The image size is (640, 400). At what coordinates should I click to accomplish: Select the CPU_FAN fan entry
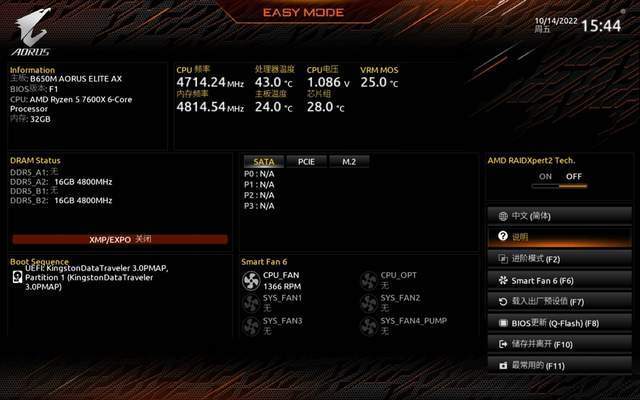click(x=274, y=280)
